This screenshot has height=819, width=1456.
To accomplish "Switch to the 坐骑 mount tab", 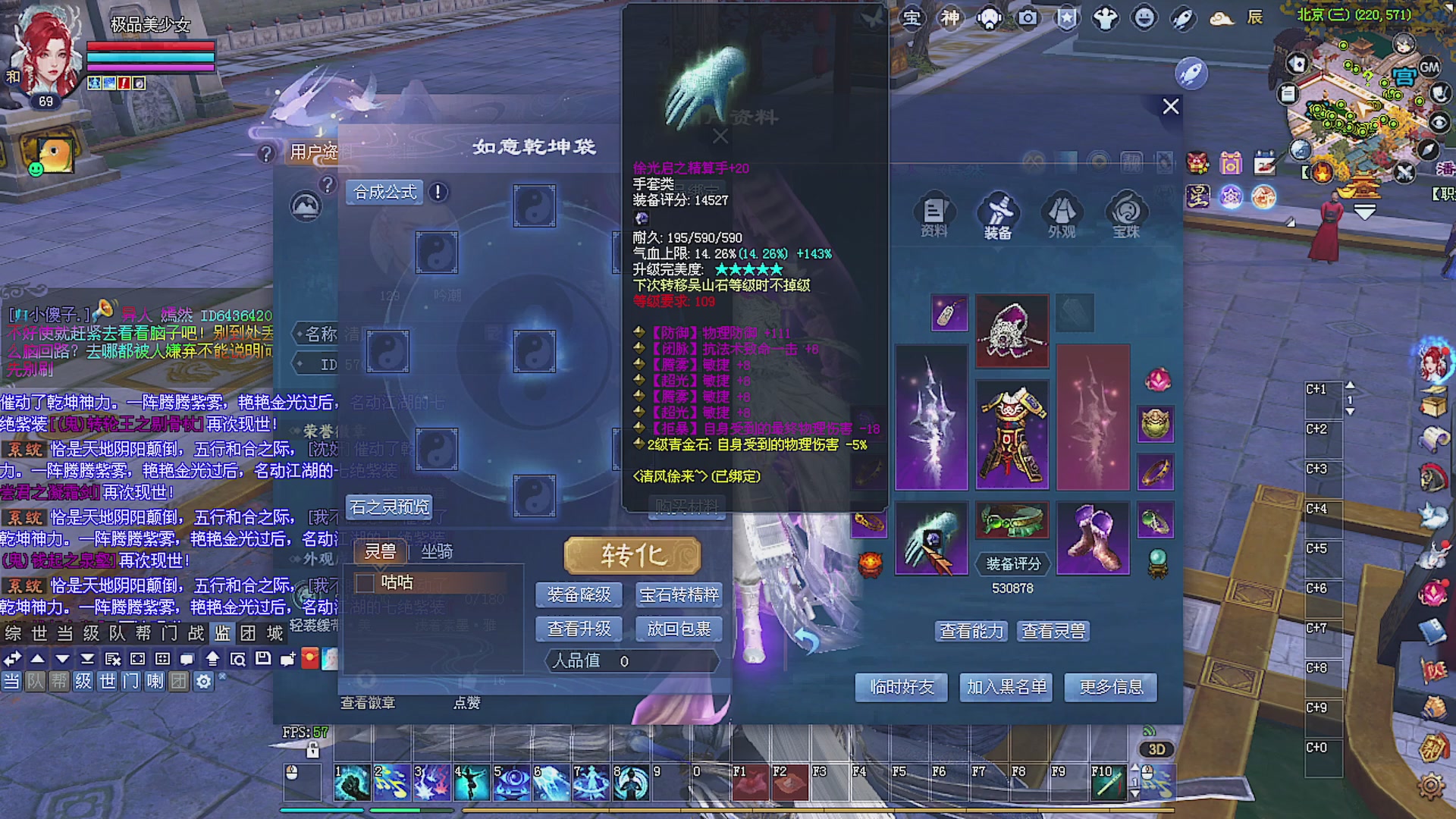I will 438,552.
